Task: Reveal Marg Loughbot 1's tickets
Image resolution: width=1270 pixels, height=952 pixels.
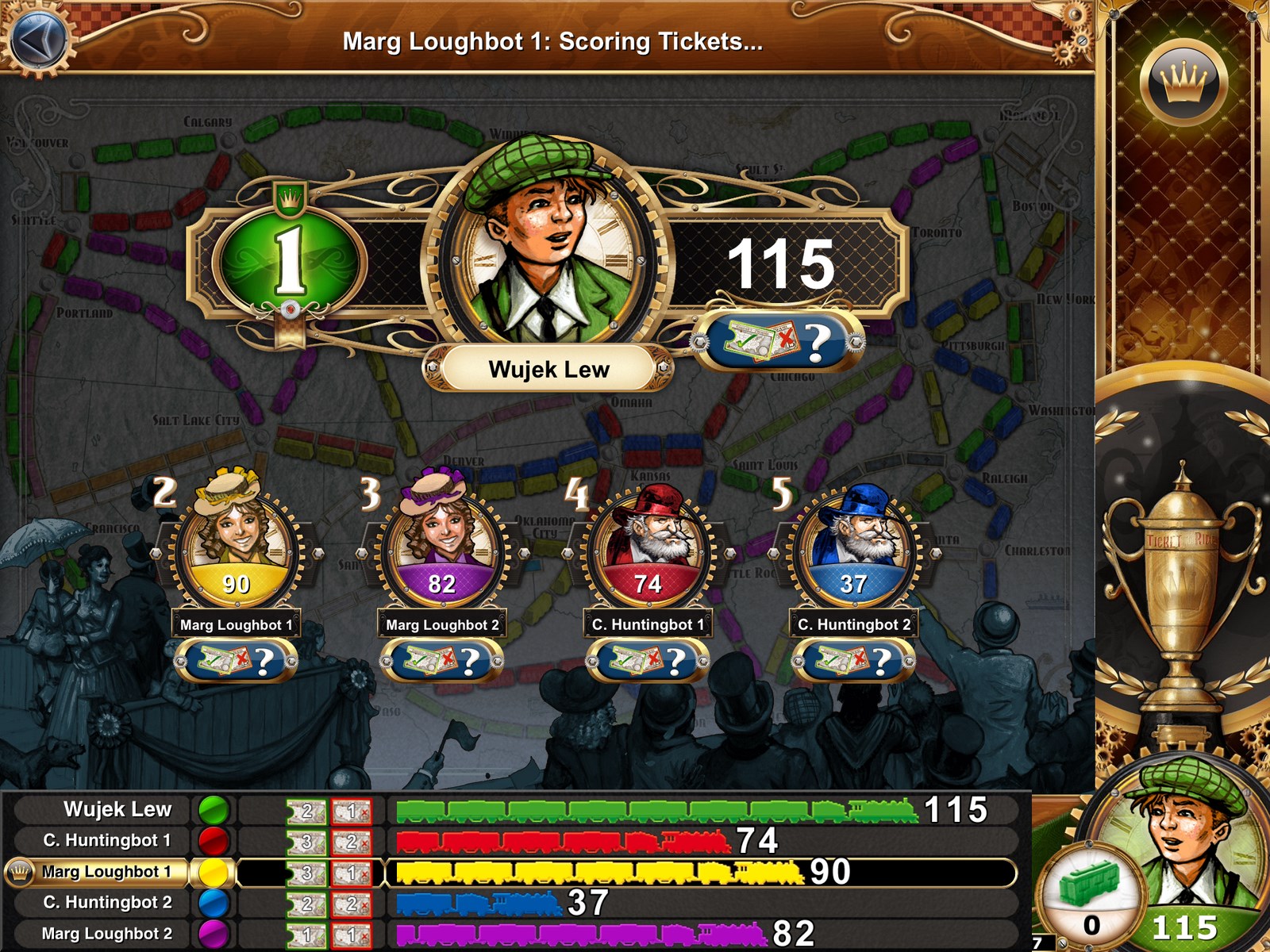Action: (236, 660)
